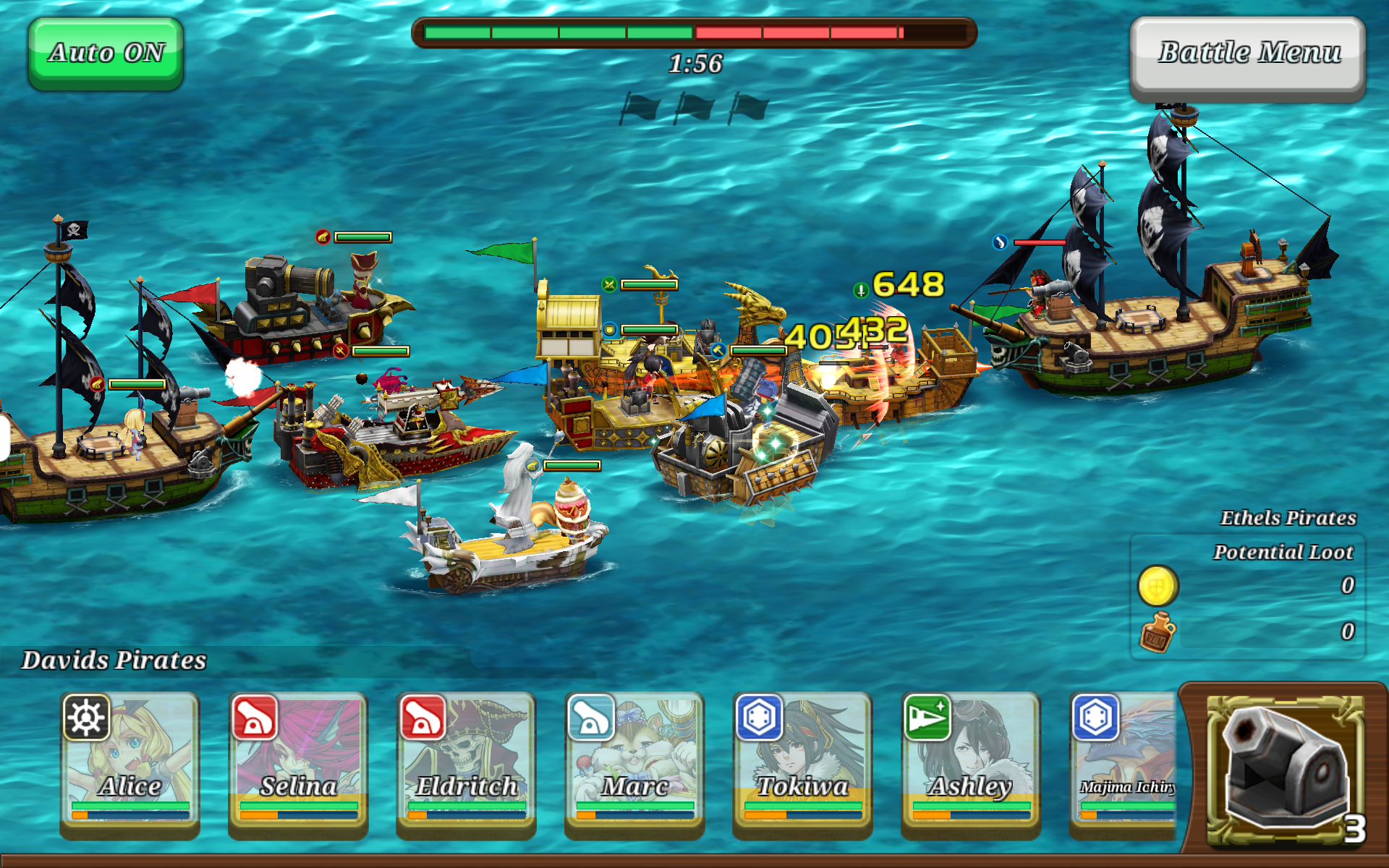Fire the cannon special ability
Screen dimensions: 1389x868
click(1285, 770)
